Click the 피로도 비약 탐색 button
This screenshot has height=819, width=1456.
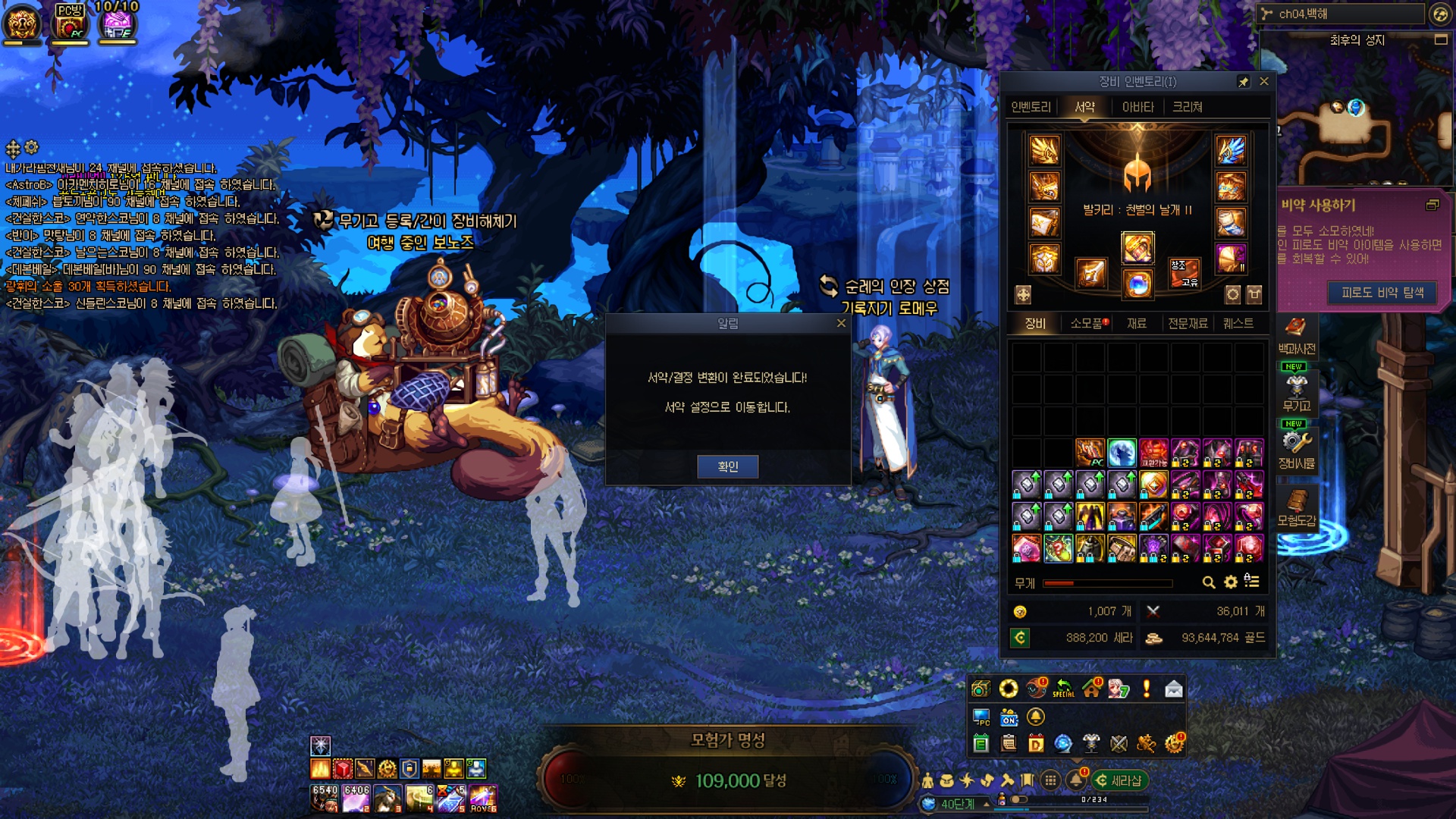point(1382,293)
